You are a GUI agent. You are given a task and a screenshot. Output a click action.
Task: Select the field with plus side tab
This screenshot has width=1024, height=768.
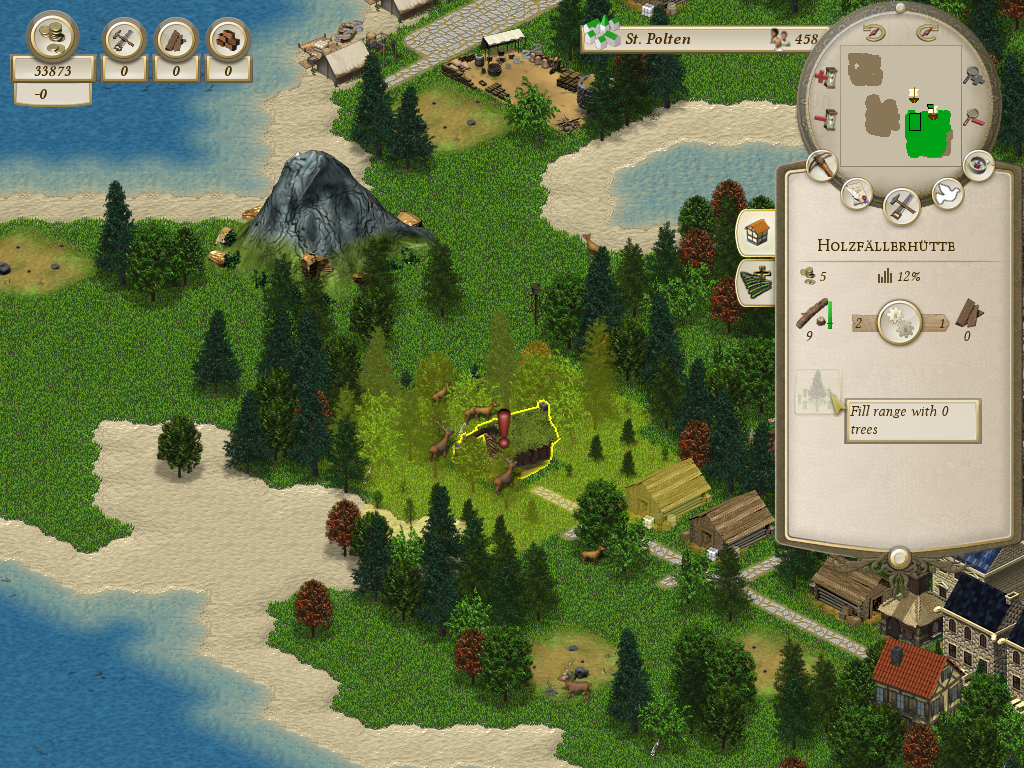756,282
